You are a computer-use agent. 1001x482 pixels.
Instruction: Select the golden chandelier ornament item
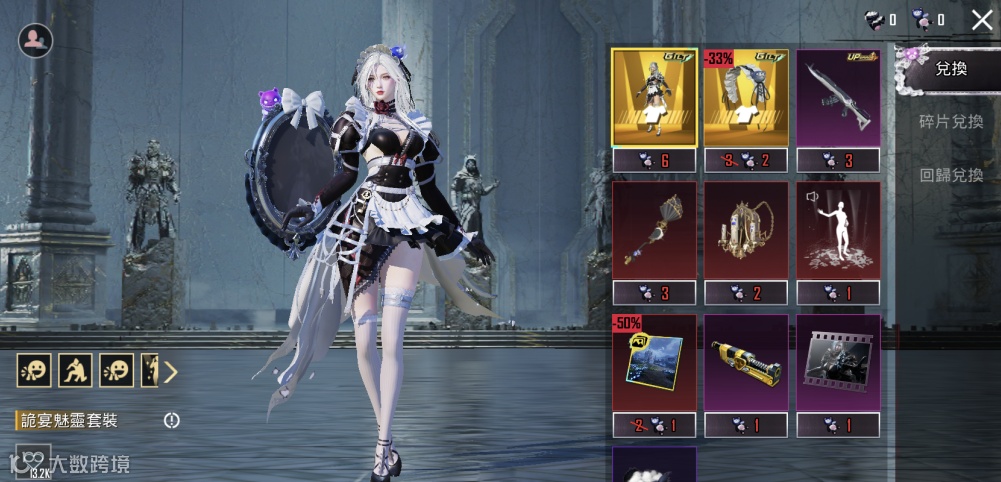tap(745, 230)
